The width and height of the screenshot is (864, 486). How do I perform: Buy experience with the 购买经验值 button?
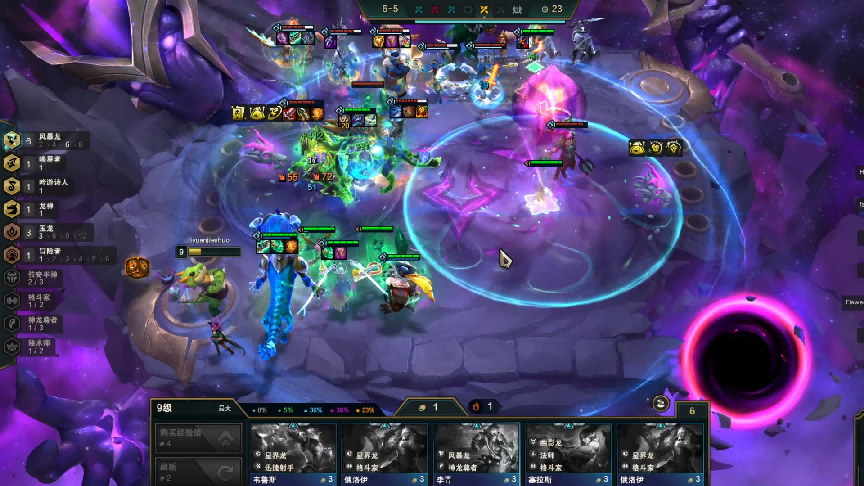pos(199,436)
